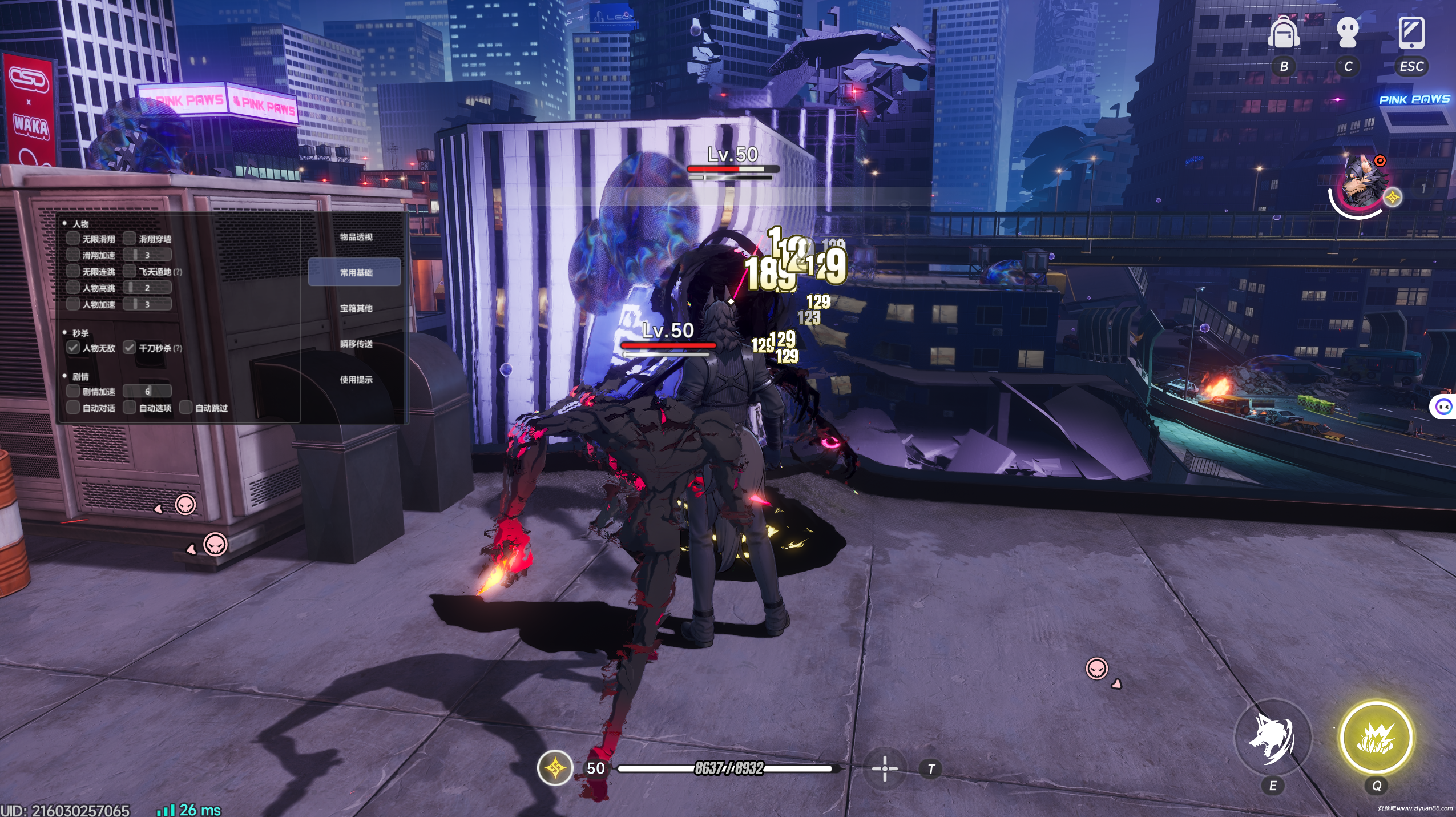The width and height of the screenshot is (1456, 817).
Task: Open the phone menu icon
Action: coord(1411,34)
